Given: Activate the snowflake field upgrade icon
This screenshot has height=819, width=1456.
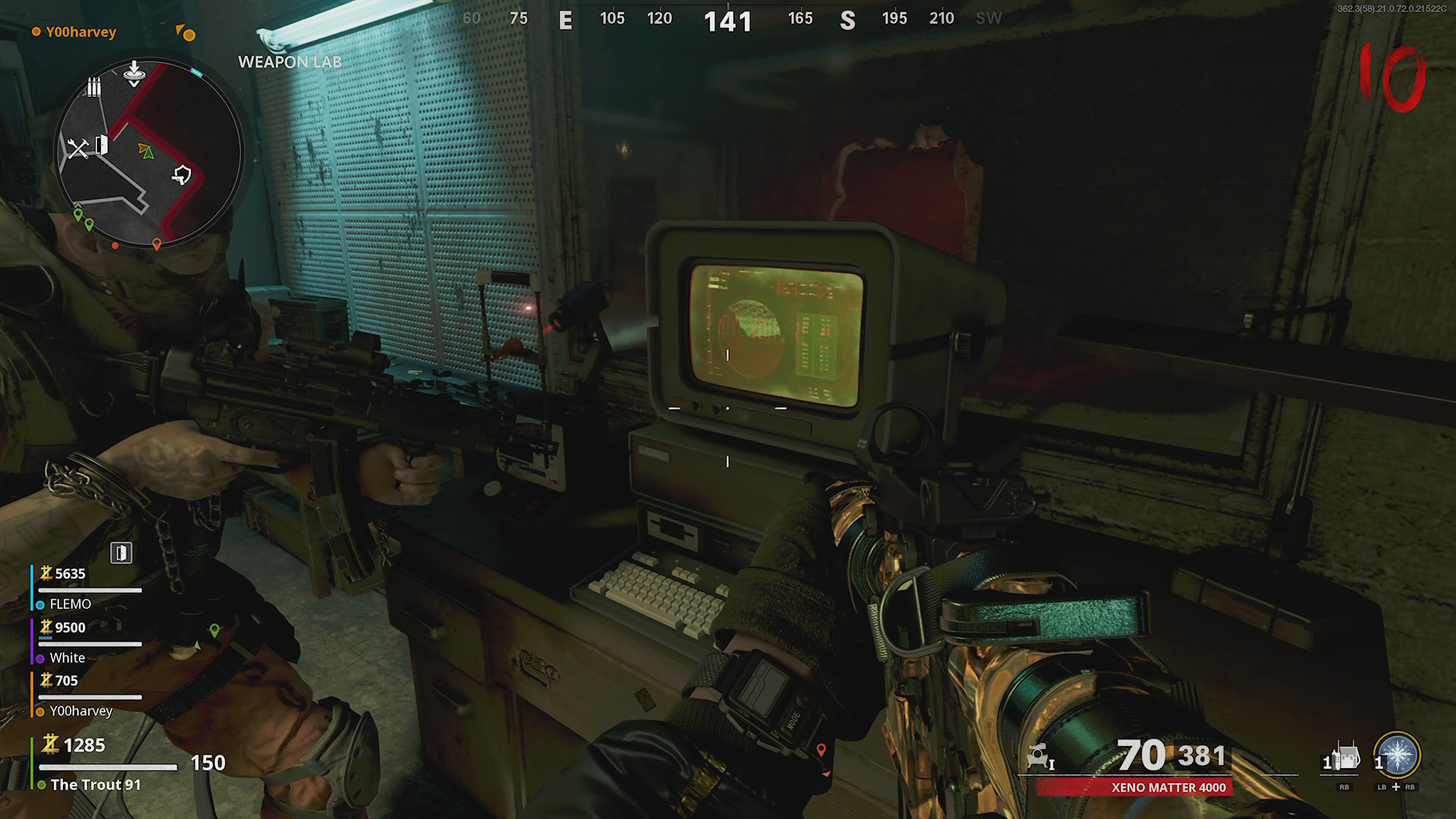Looking at the screenshot, I should click(1397, 755).
